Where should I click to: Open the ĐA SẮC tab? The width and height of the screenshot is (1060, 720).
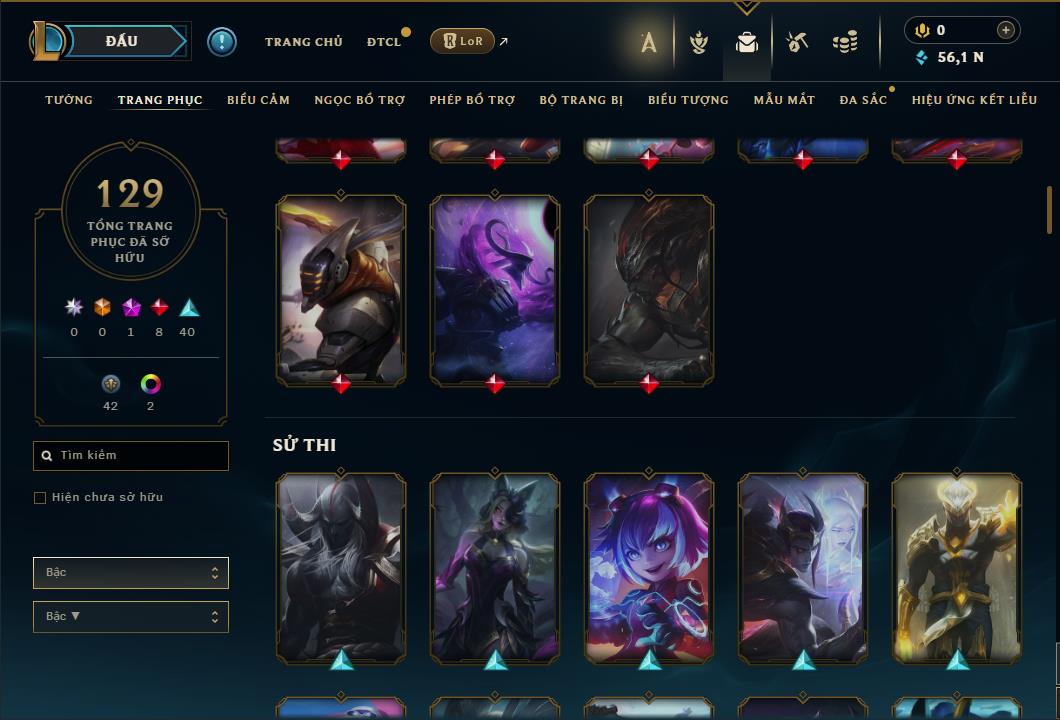[x=863, y=100]
